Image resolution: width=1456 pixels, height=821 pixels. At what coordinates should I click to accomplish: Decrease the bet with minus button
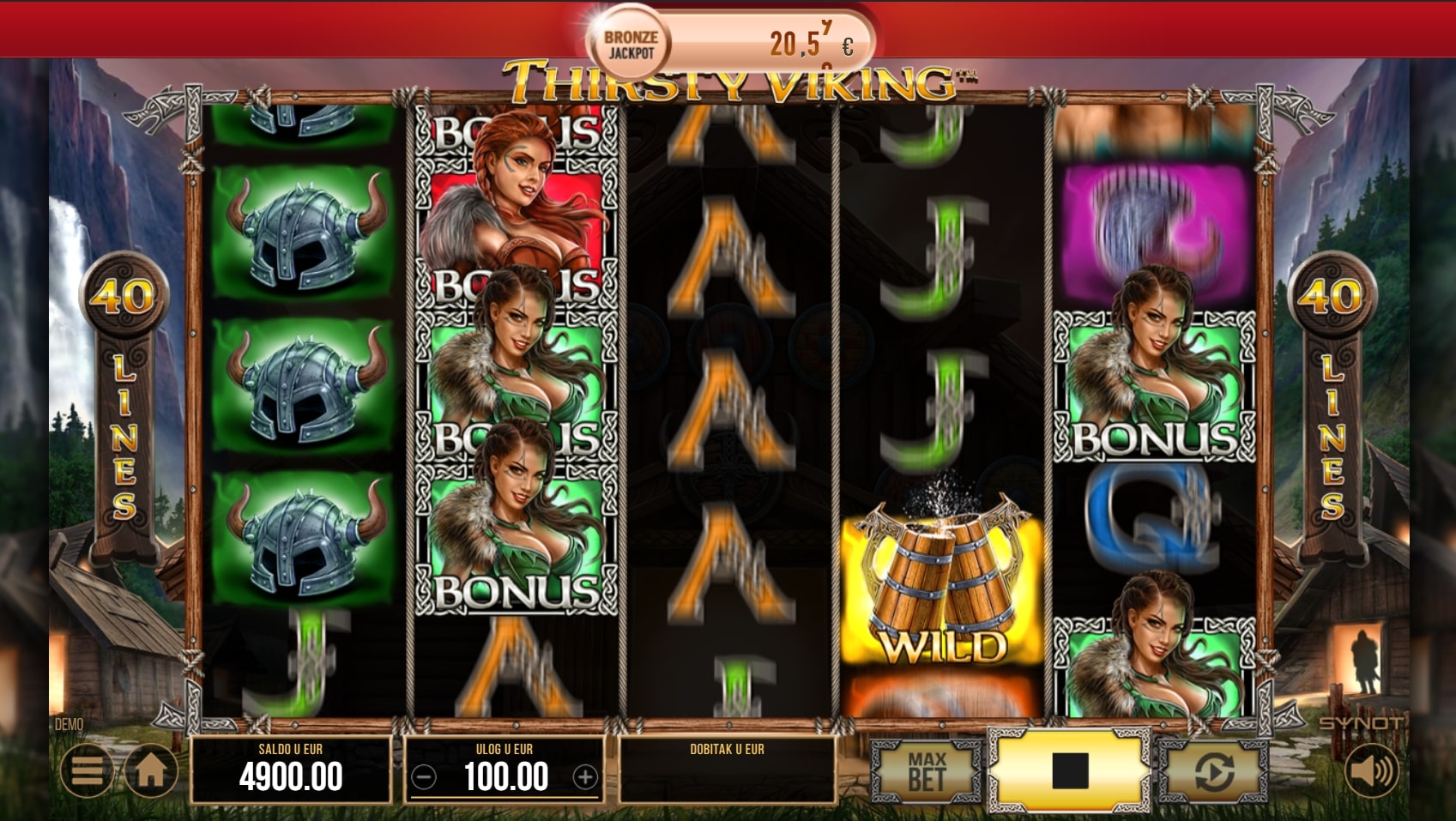424,777
